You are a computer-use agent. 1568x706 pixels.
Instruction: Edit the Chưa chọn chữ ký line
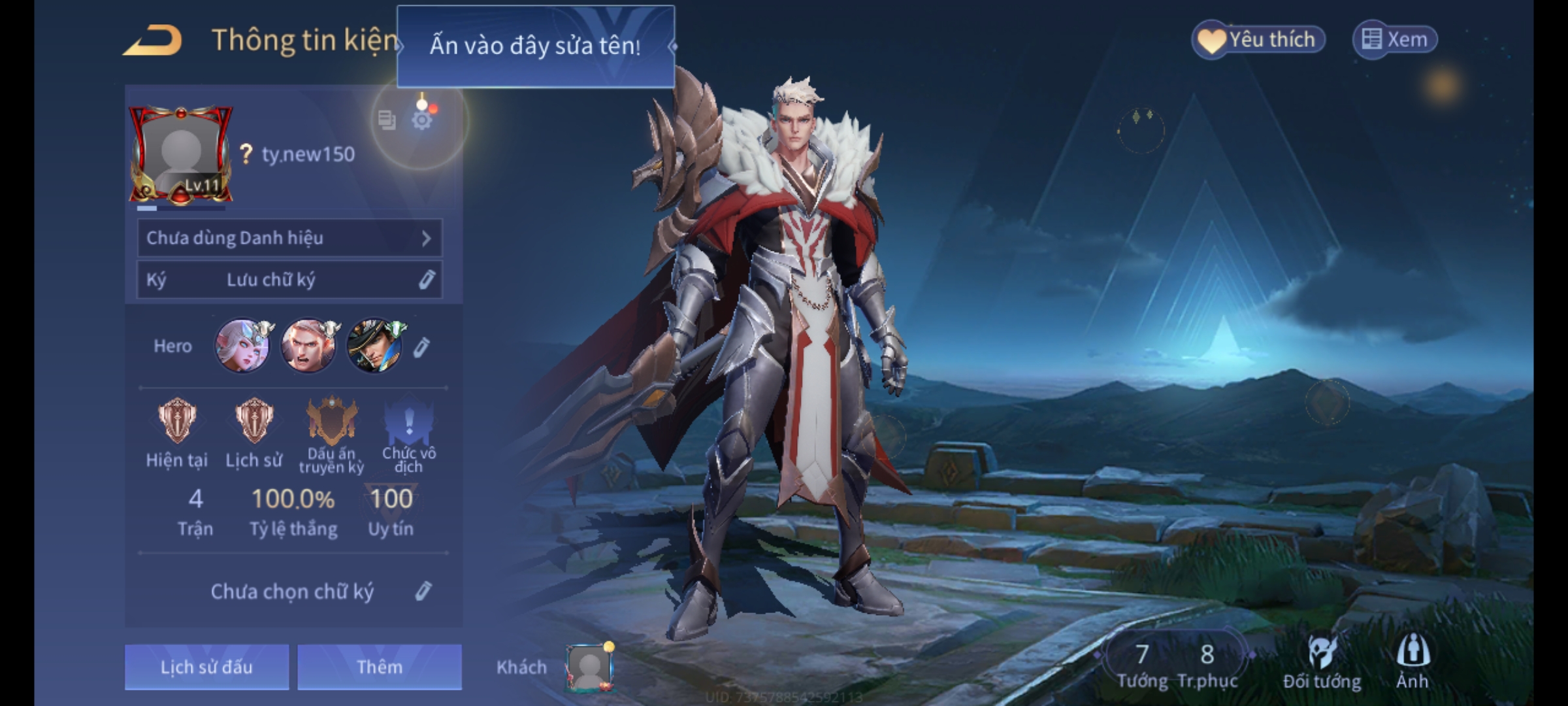click(423, 591)
